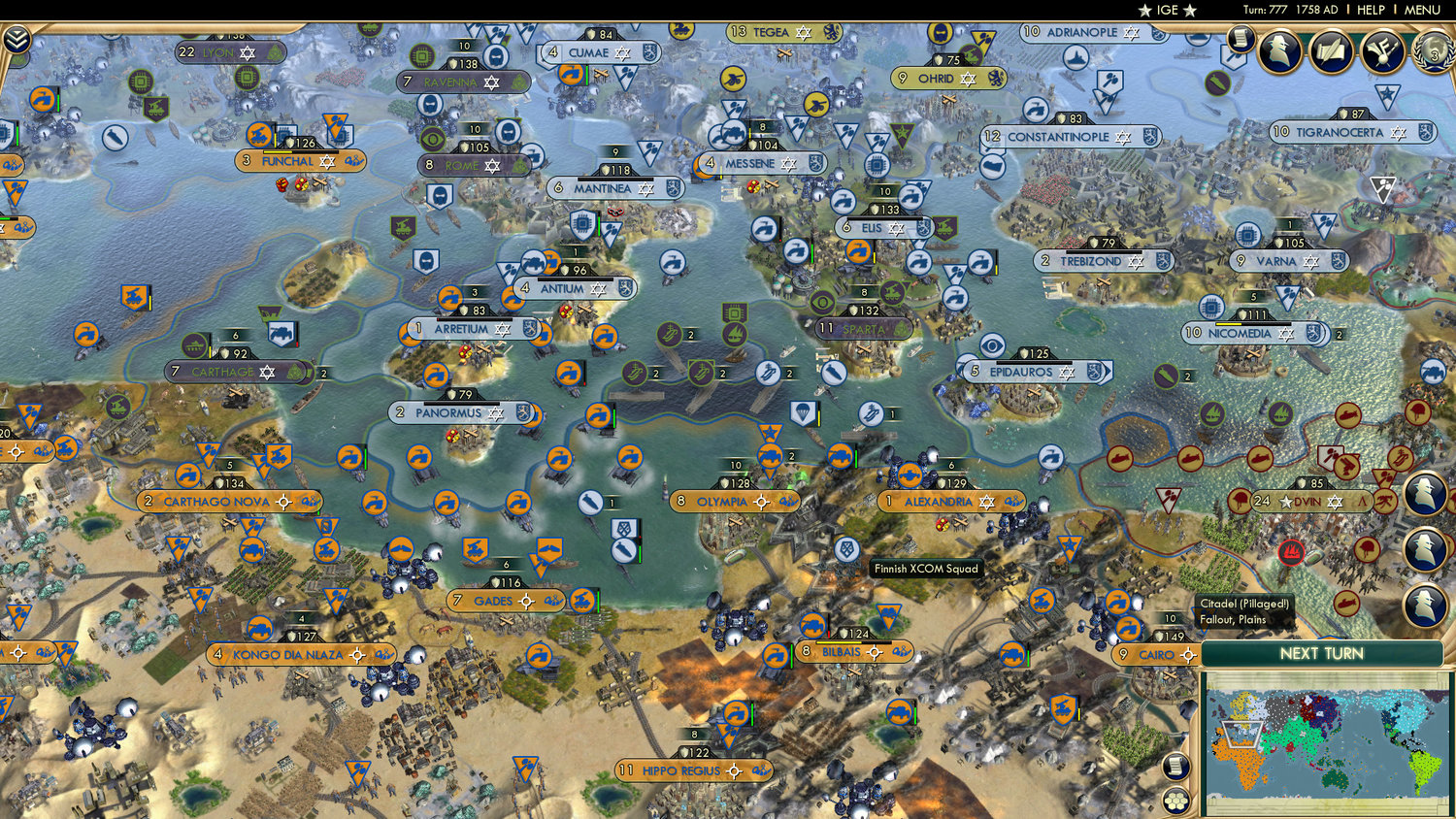This screenshot has height=819, width=1456.
Task: Open HELP from the top bar
Action: coord(1371,10)
